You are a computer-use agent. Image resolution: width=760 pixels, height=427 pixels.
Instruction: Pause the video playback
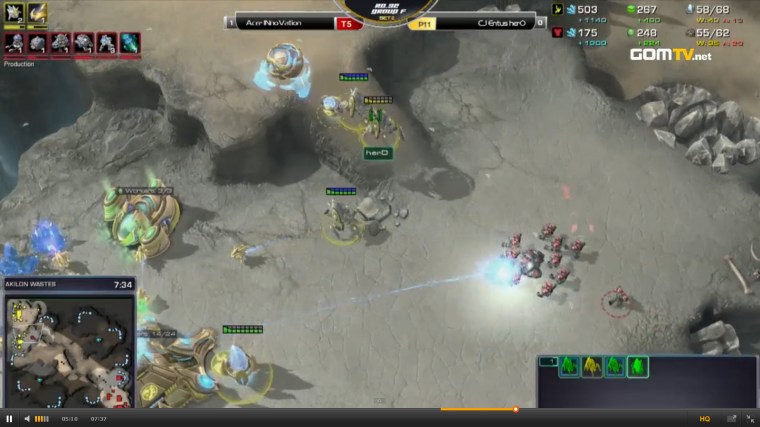click(9, 418)
